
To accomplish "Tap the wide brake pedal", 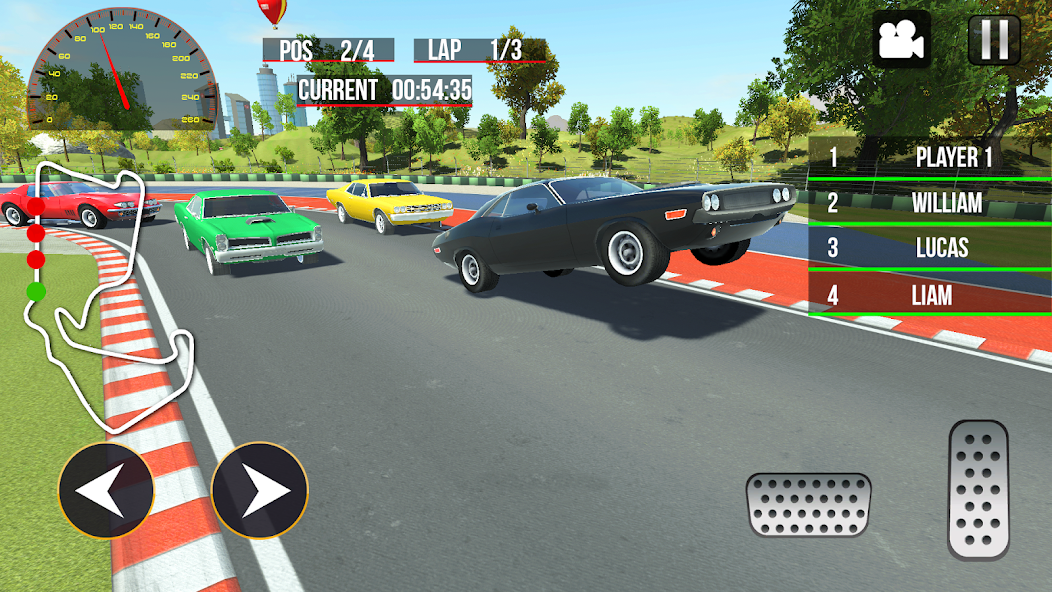I will pos(808,505).
